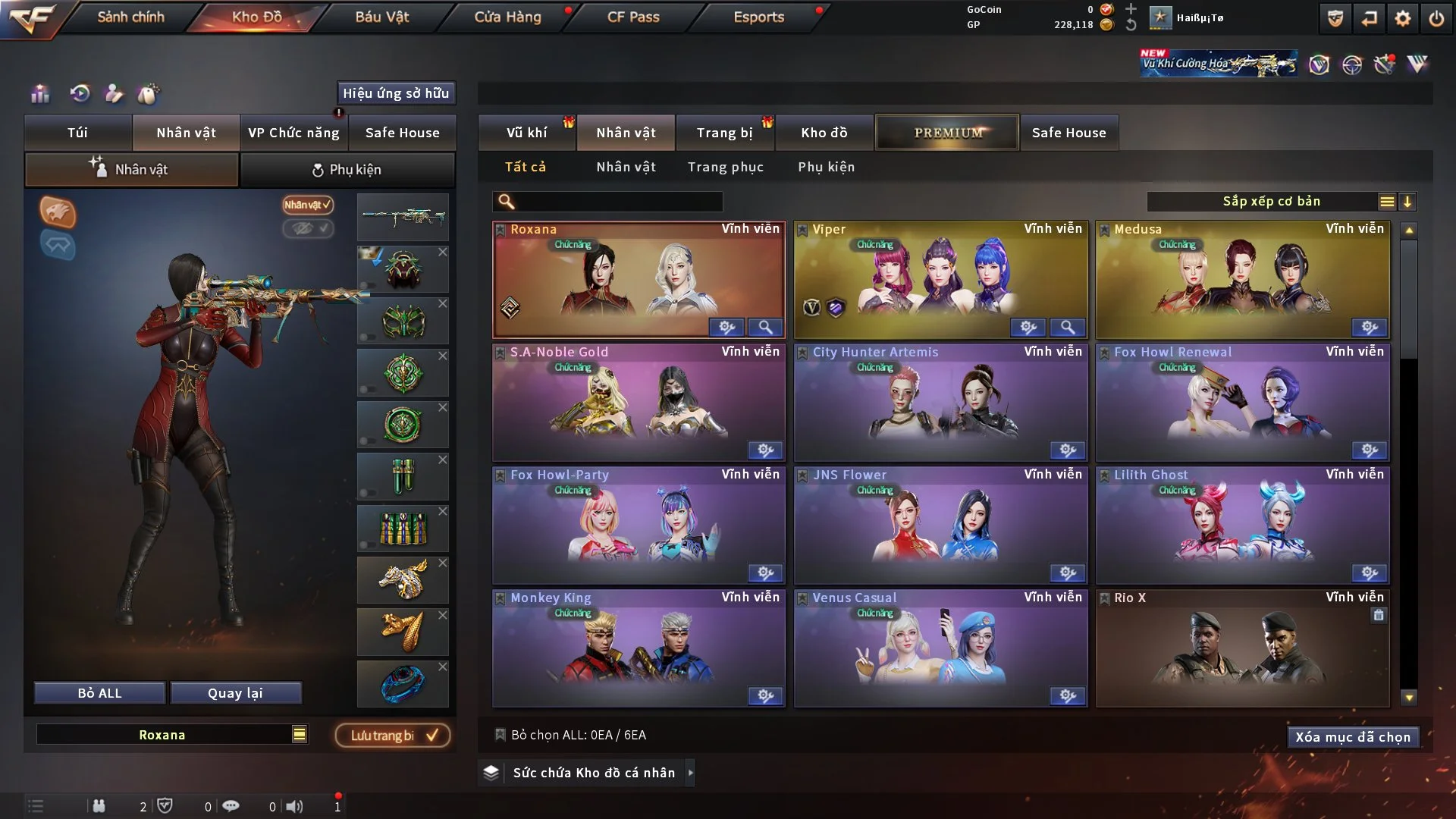Toggle the crossed-eye visibility switch below the Nhân vật badge
The width and height of the screenshot is (1456, 819).
pos(308,230)
